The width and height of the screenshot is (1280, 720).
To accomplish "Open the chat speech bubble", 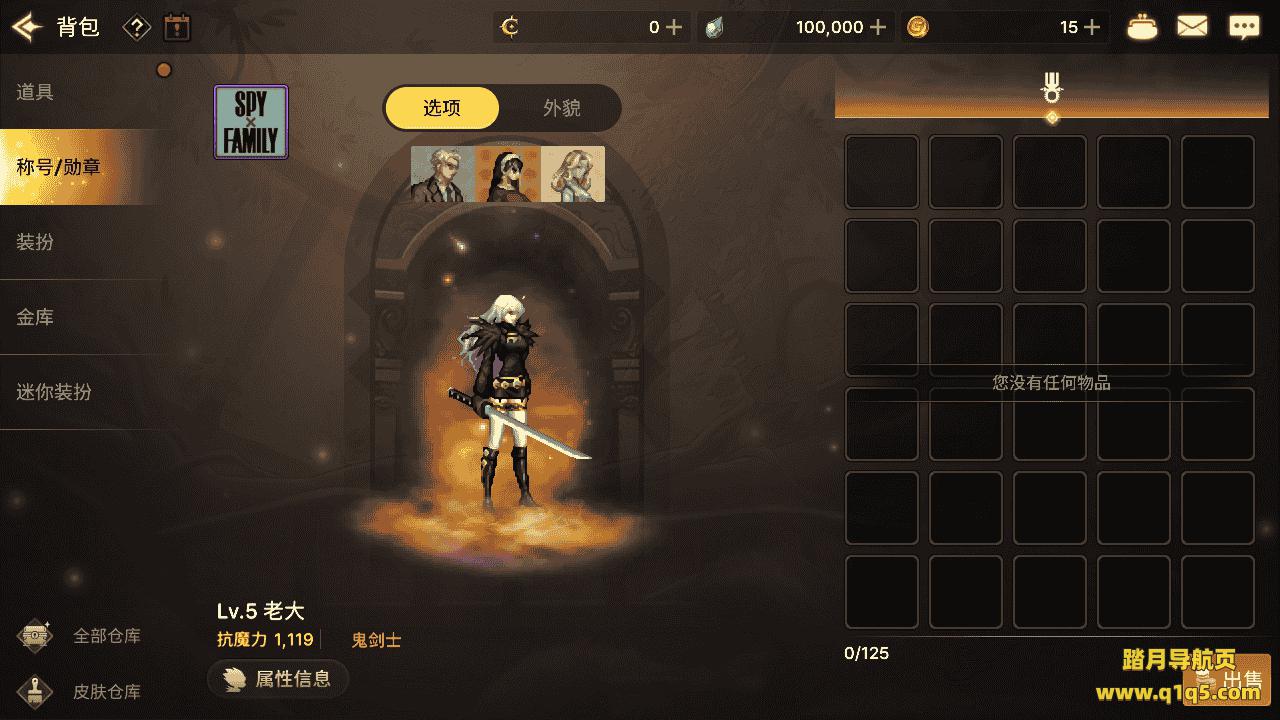I will [1244, 27].
